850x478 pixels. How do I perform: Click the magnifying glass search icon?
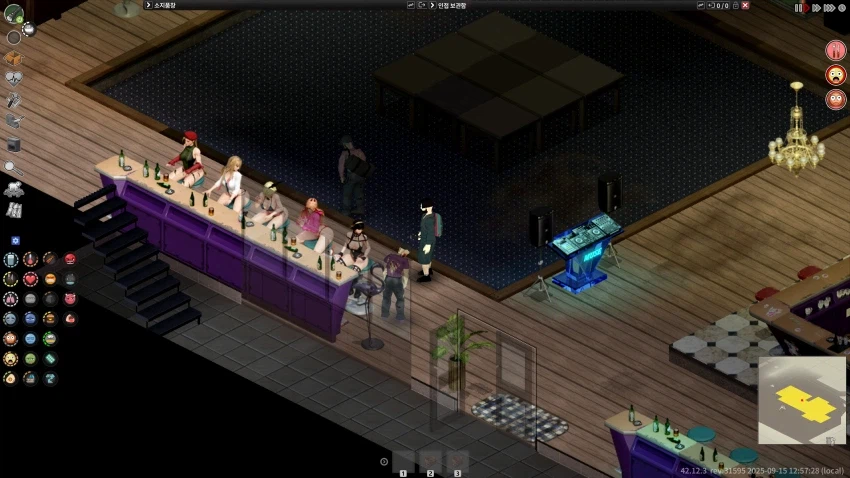point(13,167)
